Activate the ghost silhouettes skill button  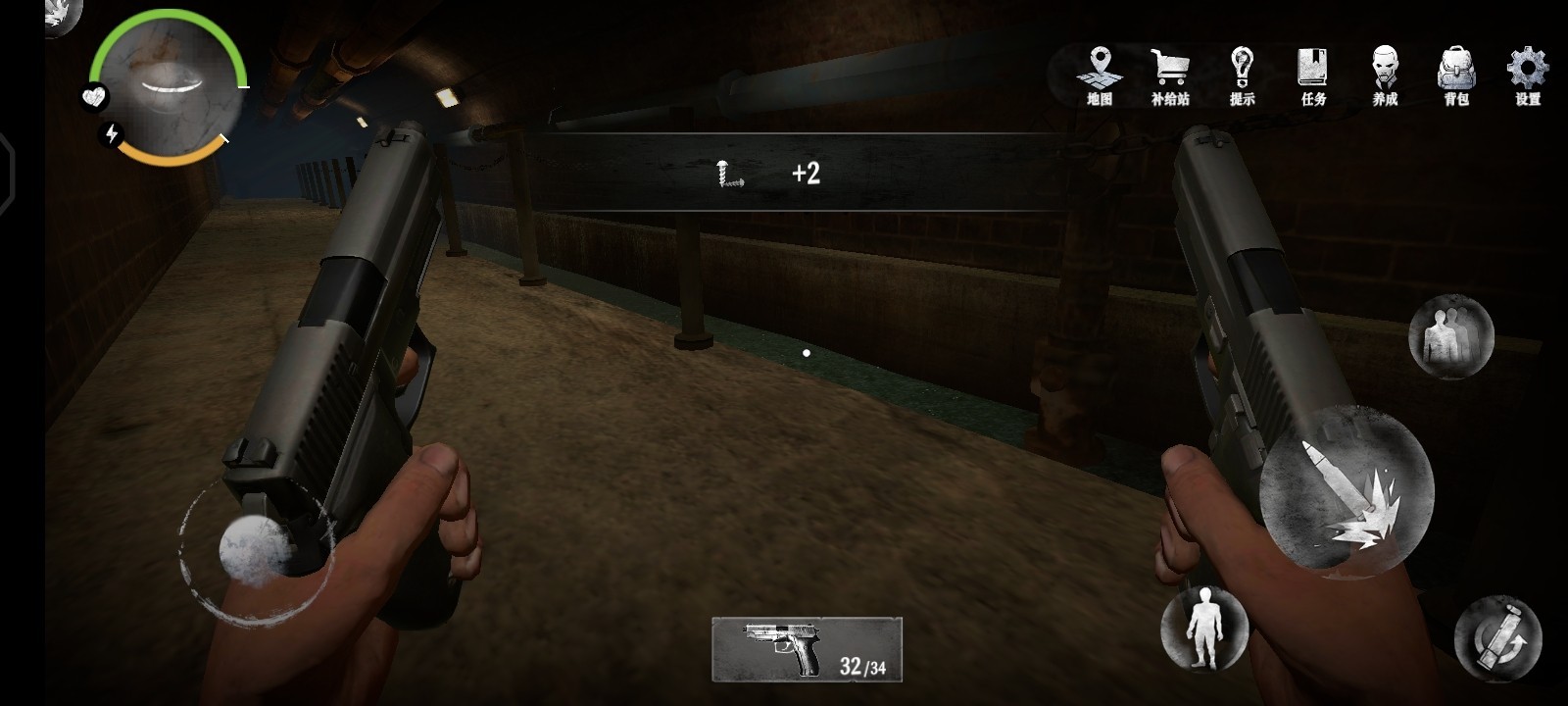tap(1450, 336)
